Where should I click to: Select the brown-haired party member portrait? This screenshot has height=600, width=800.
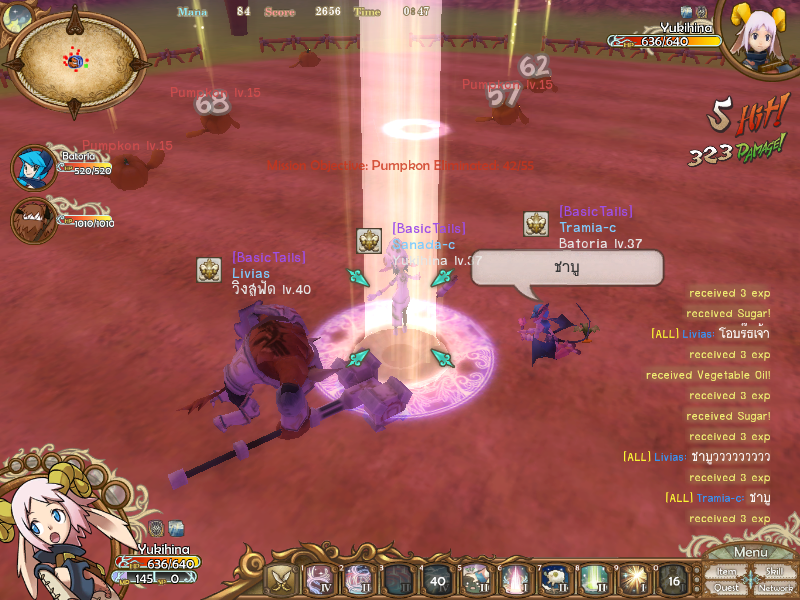pos(33,220)
